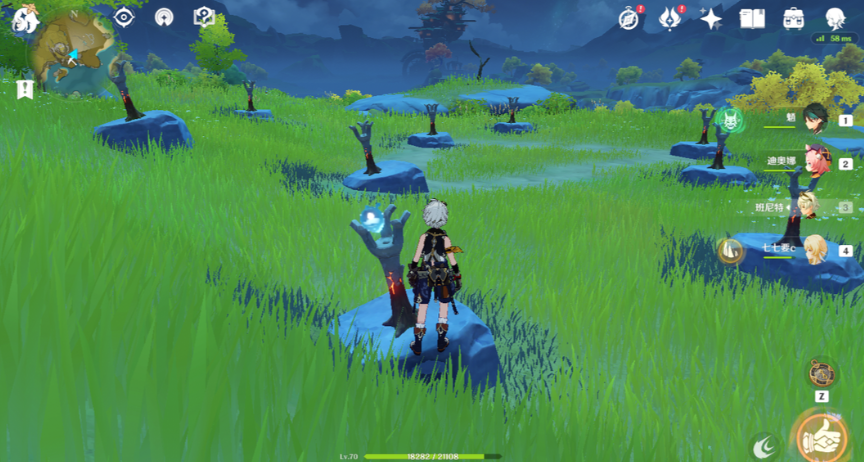This screenshot has height=462, width=864.
Task: Switch to the fourth party member
Action: click(817, 249)
